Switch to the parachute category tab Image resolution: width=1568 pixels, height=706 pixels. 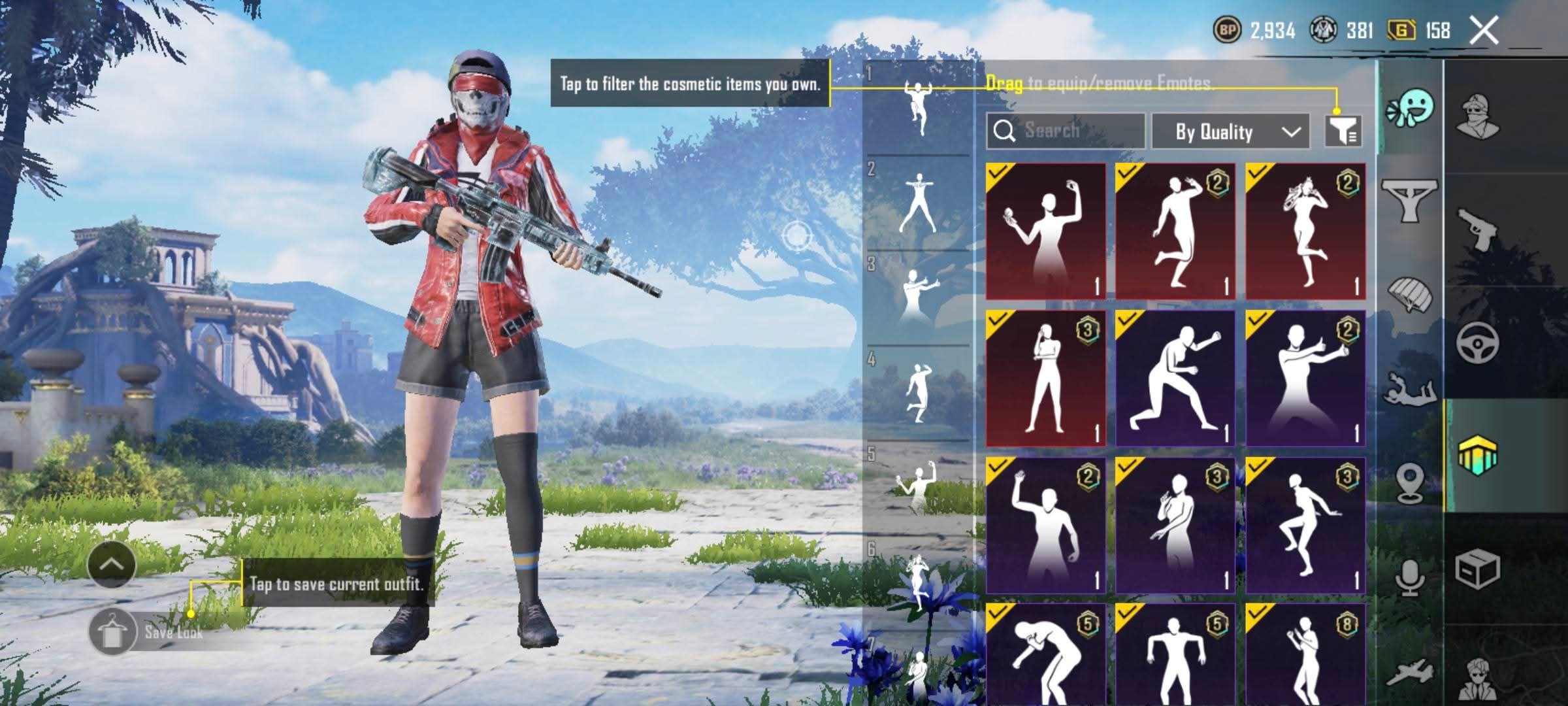tap(1409, 295)
